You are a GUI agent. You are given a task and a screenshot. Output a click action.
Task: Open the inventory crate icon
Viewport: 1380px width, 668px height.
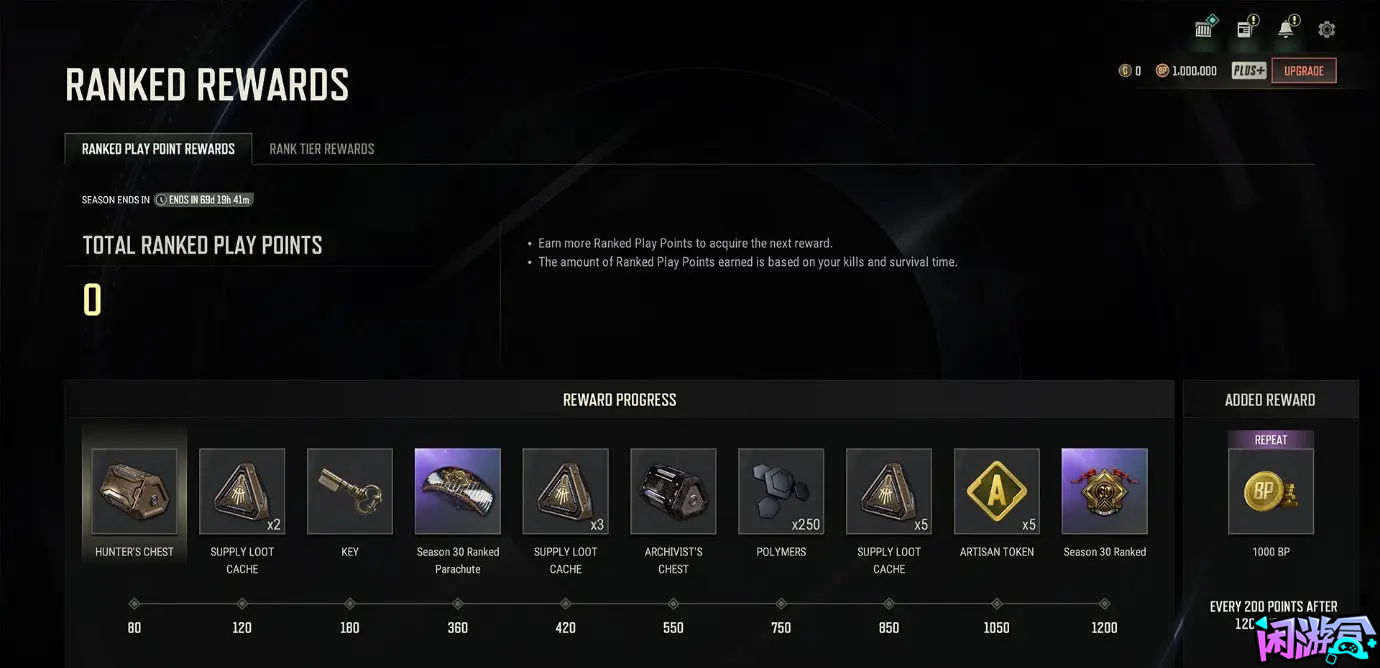[1204, 29]
